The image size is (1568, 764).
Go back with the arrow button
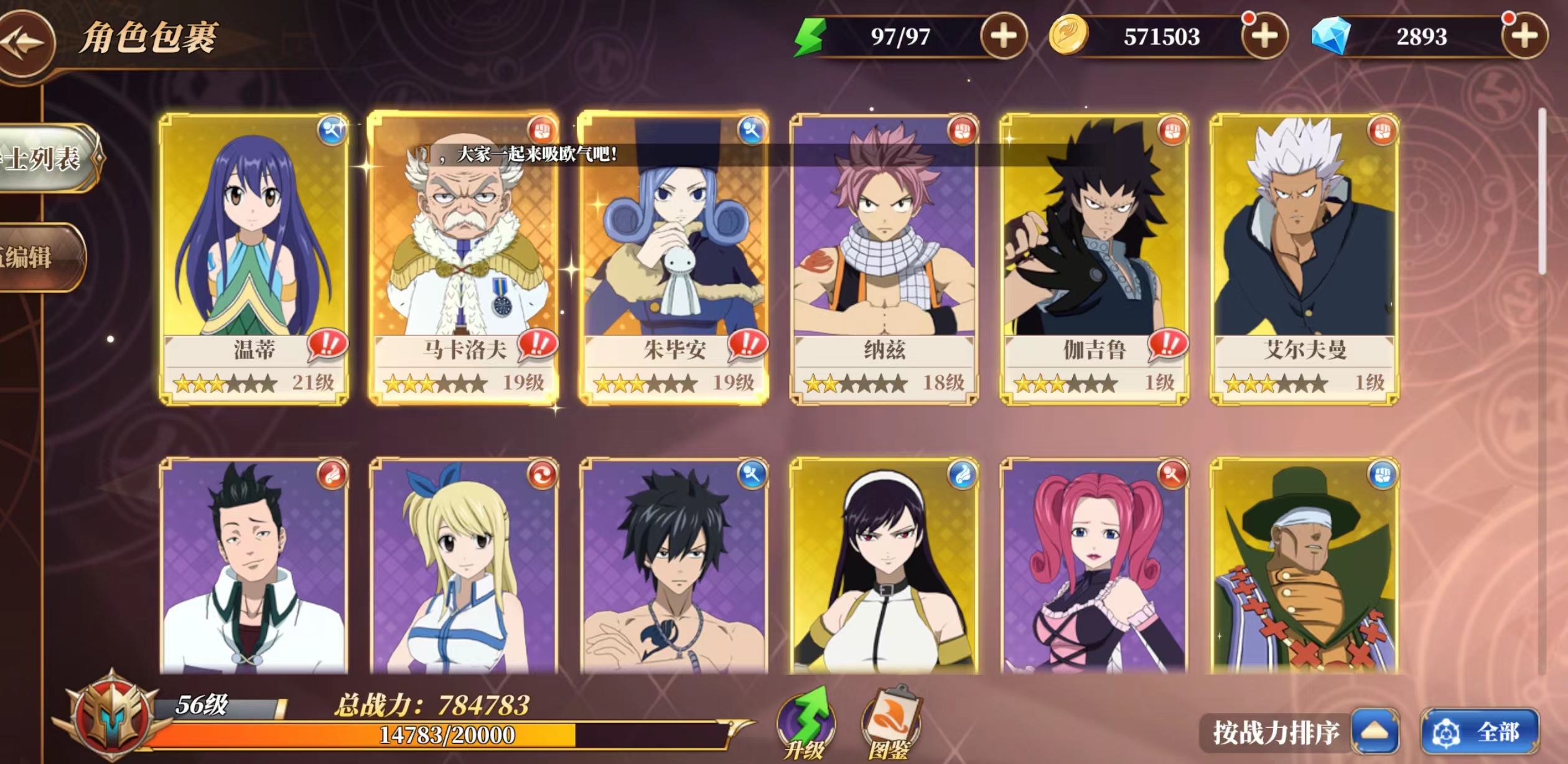point(25,42)
